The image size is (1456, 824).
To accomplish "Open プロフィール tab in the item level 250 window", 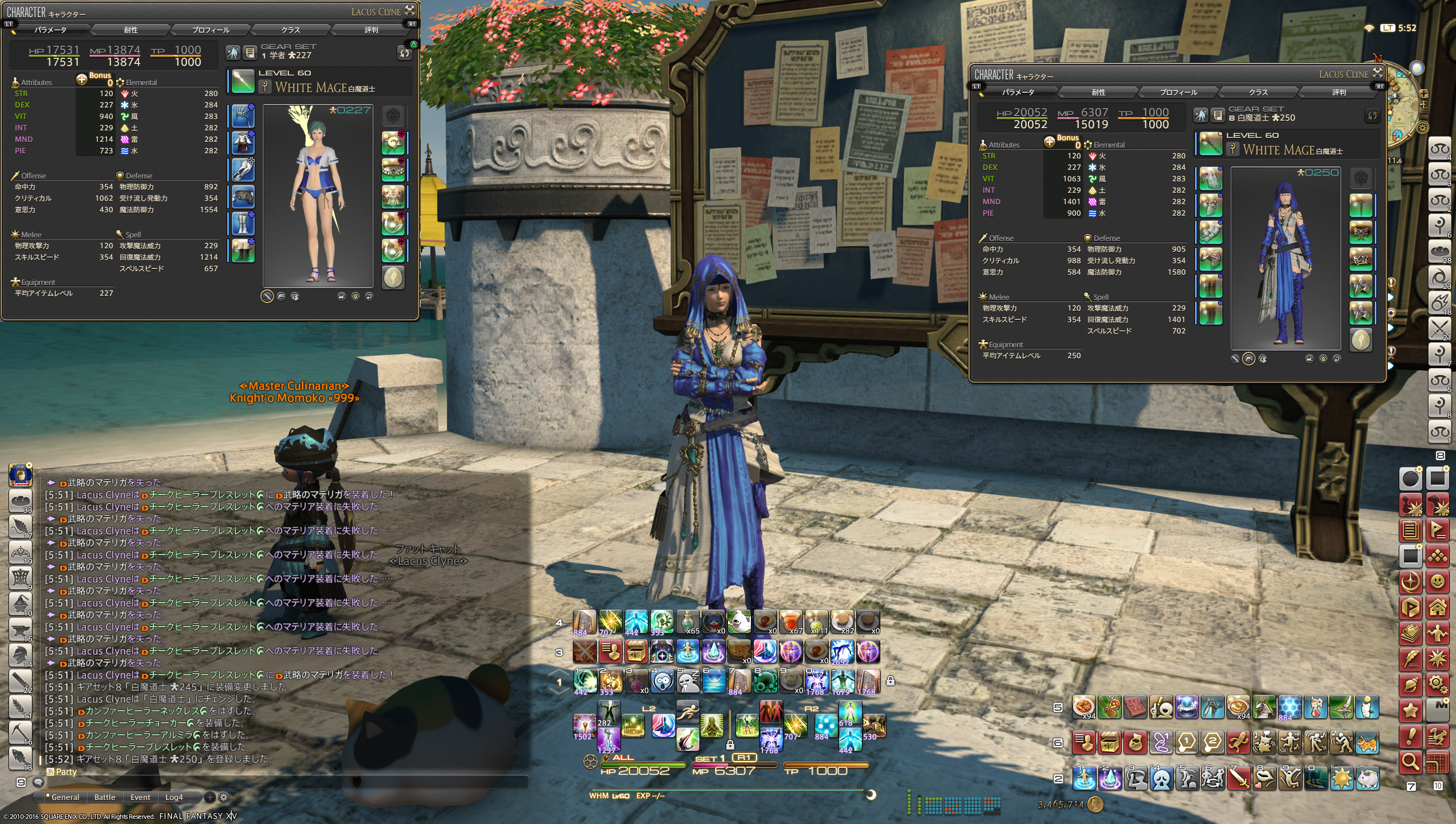I will click(1178, 92).
